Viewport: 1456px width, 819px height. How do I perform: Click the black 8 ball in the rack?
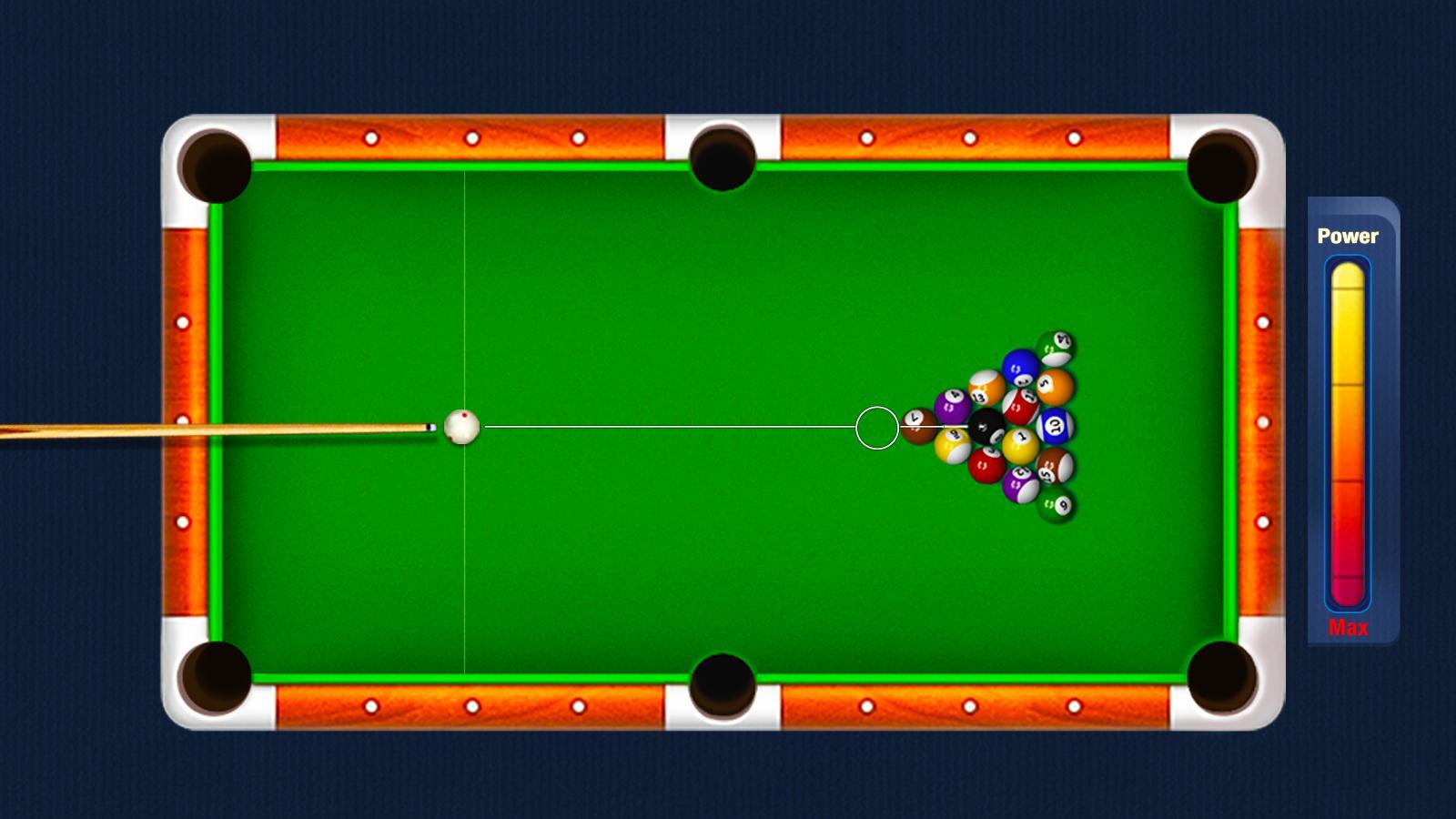[x=986, y=426]
